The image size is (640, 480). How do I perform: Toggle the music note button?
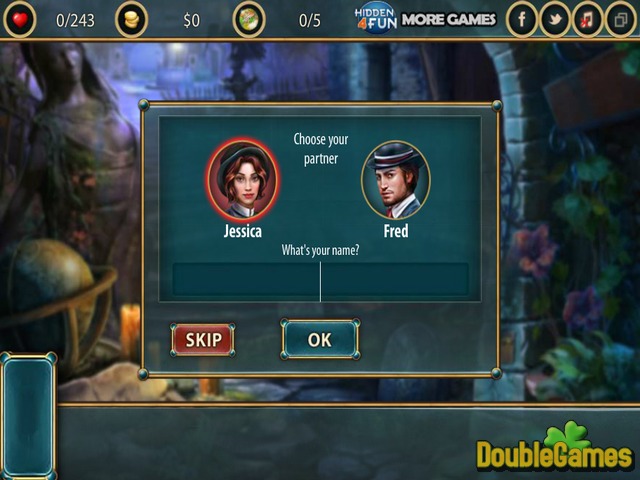click(588, 19)
